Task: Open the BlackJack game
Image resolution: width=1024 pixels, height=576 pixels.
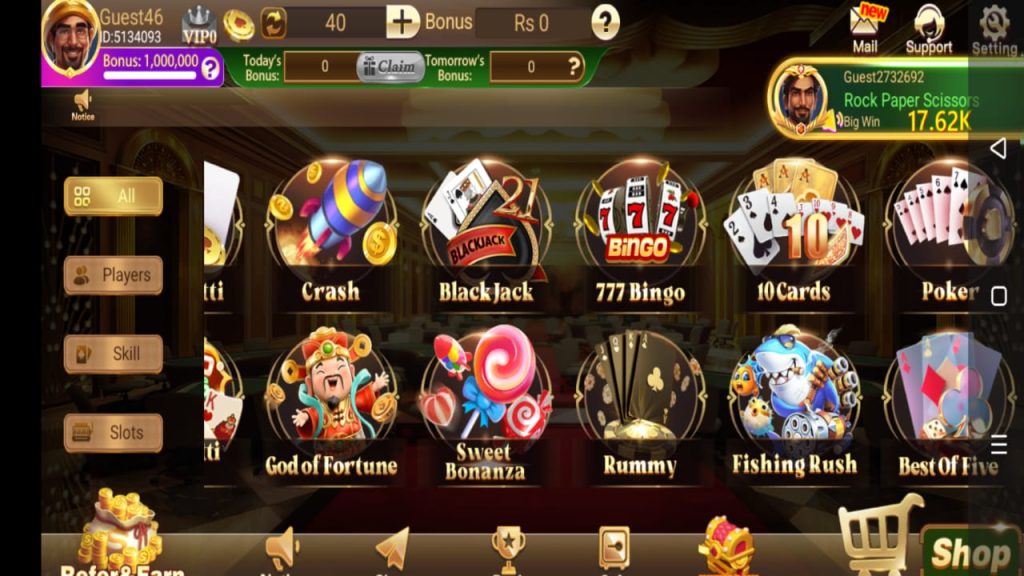Action: coord(486,232)
